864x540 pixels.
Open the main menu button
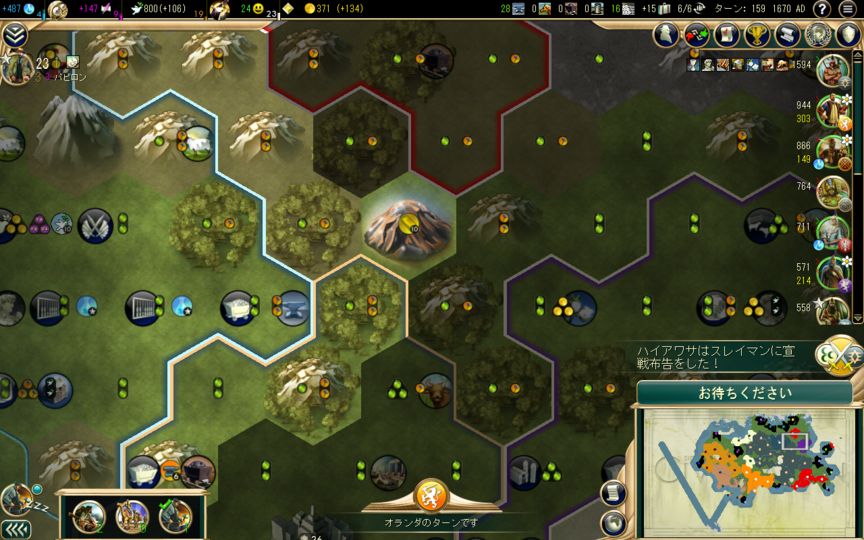click(848, 9)
